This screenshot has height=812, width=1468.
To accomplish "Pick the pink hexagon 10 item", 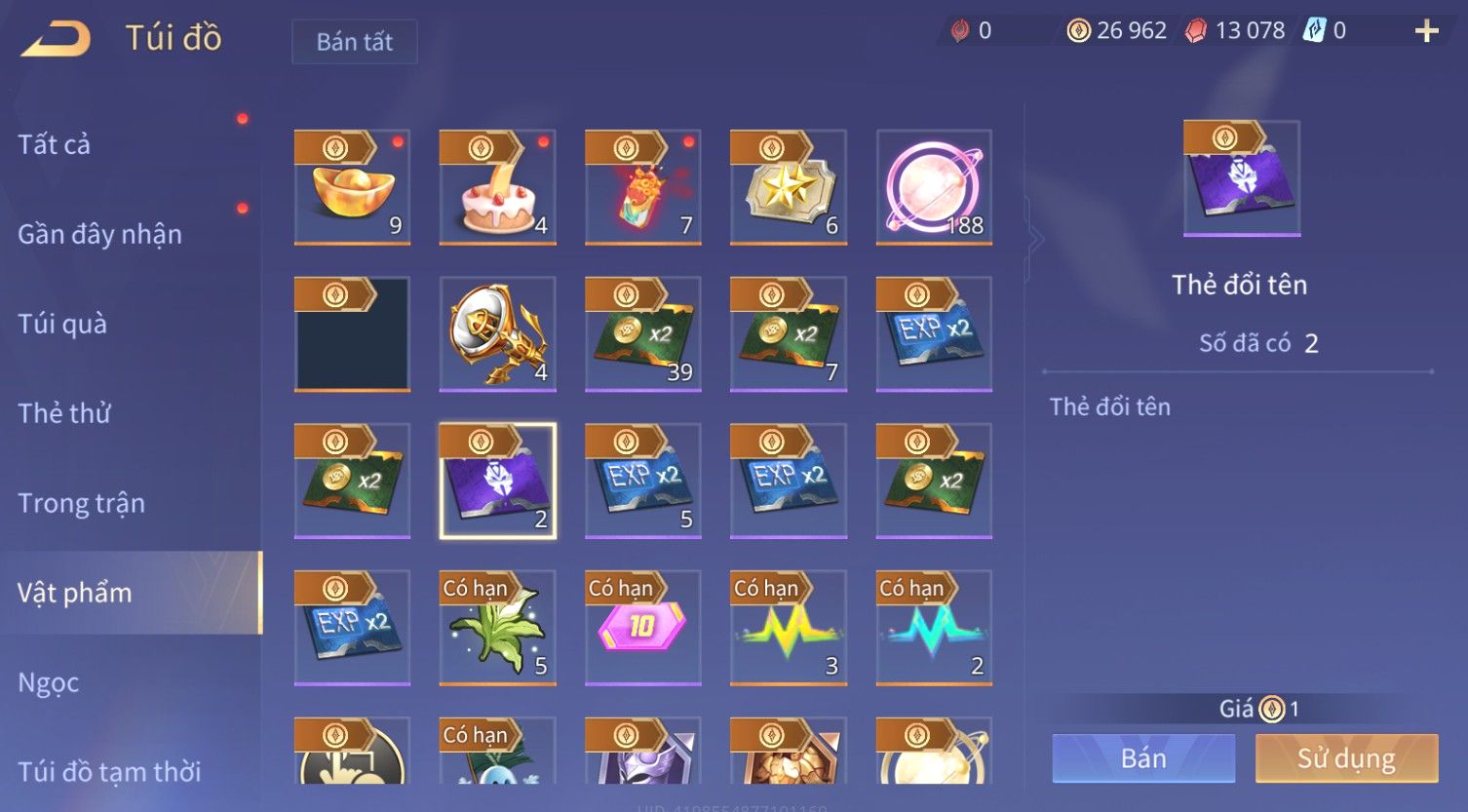I will coord(642,628).
